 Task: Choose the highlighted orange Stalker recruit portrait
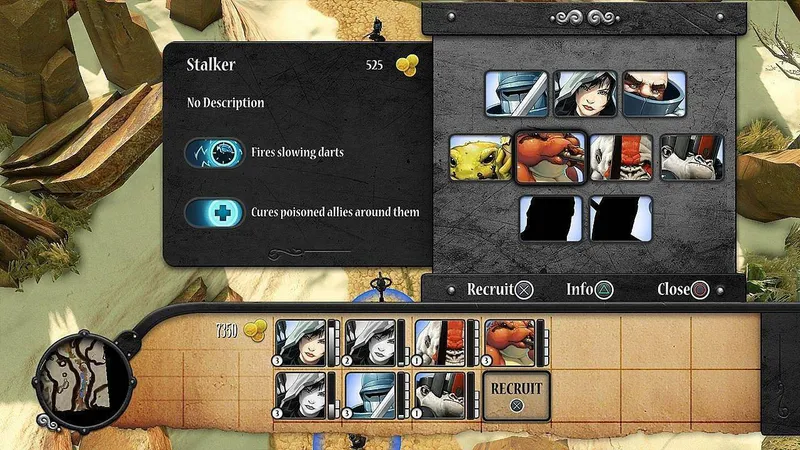(x=549, y=158)
